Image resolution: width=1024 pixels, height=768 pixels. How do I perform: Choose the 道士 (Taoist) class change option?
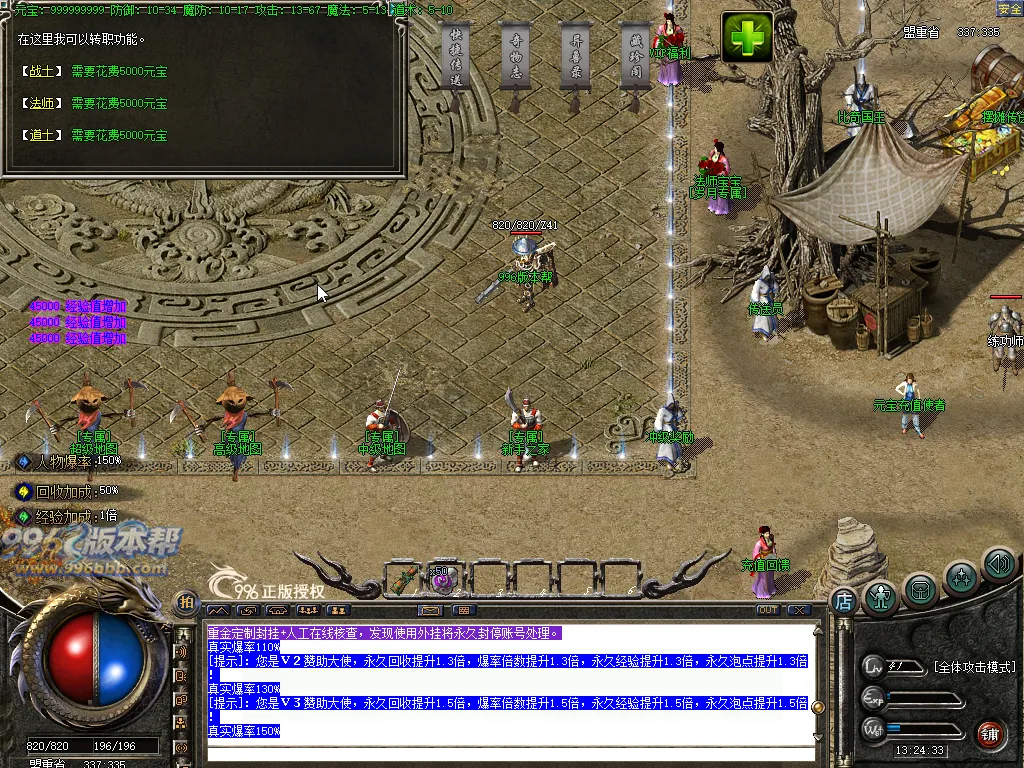[x=41, y=136]
